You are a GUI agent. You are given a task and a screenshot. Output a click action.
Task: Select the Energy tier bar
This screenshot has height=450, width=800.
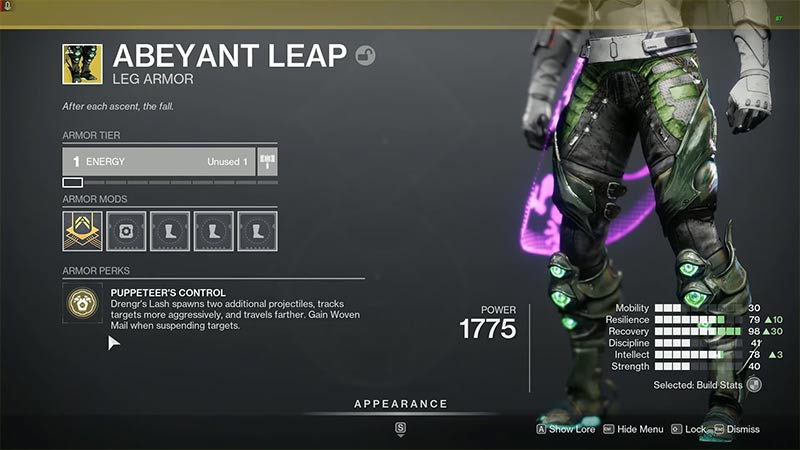158,161
